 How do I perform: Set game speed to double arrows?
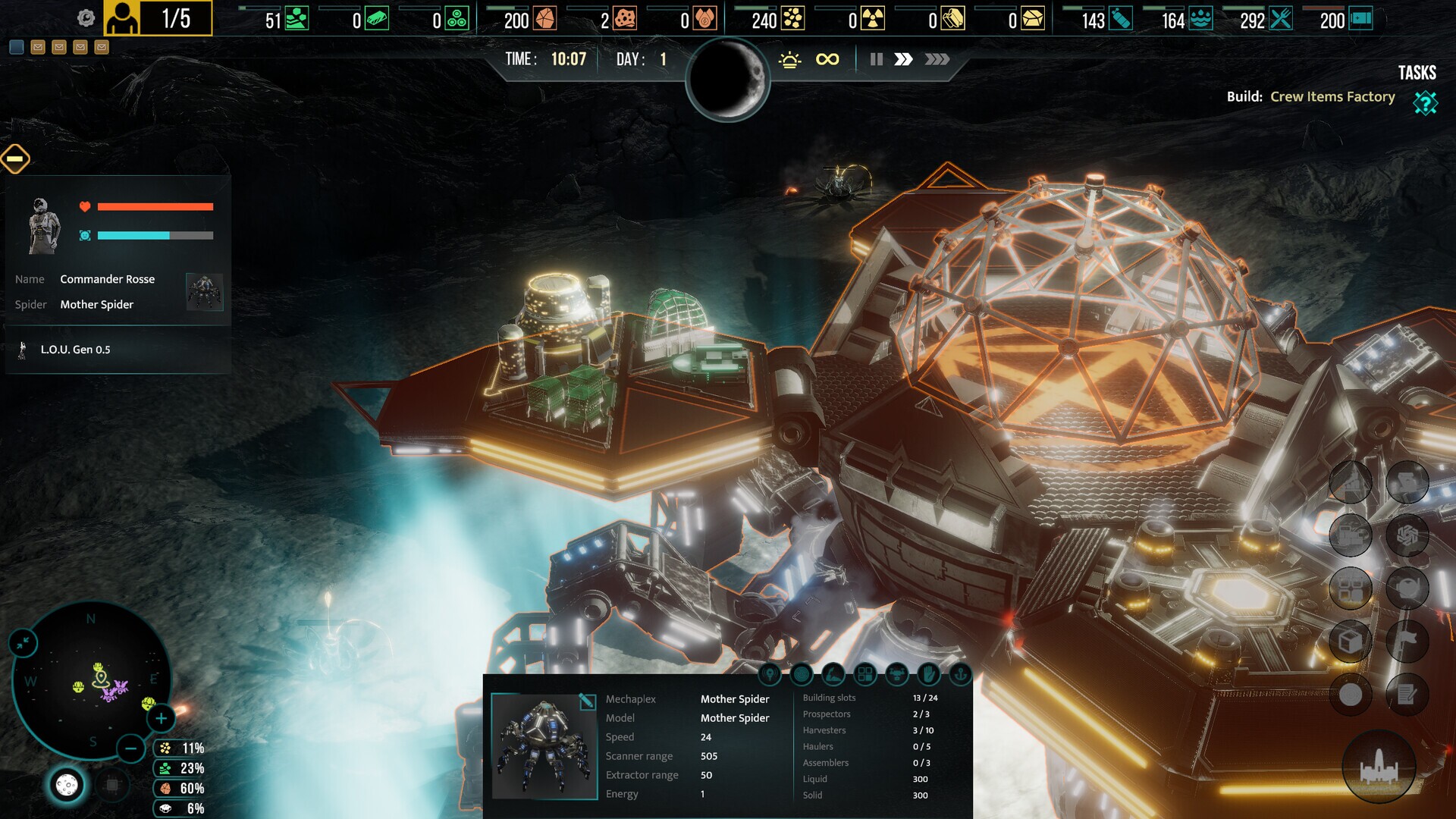(903, 59)
